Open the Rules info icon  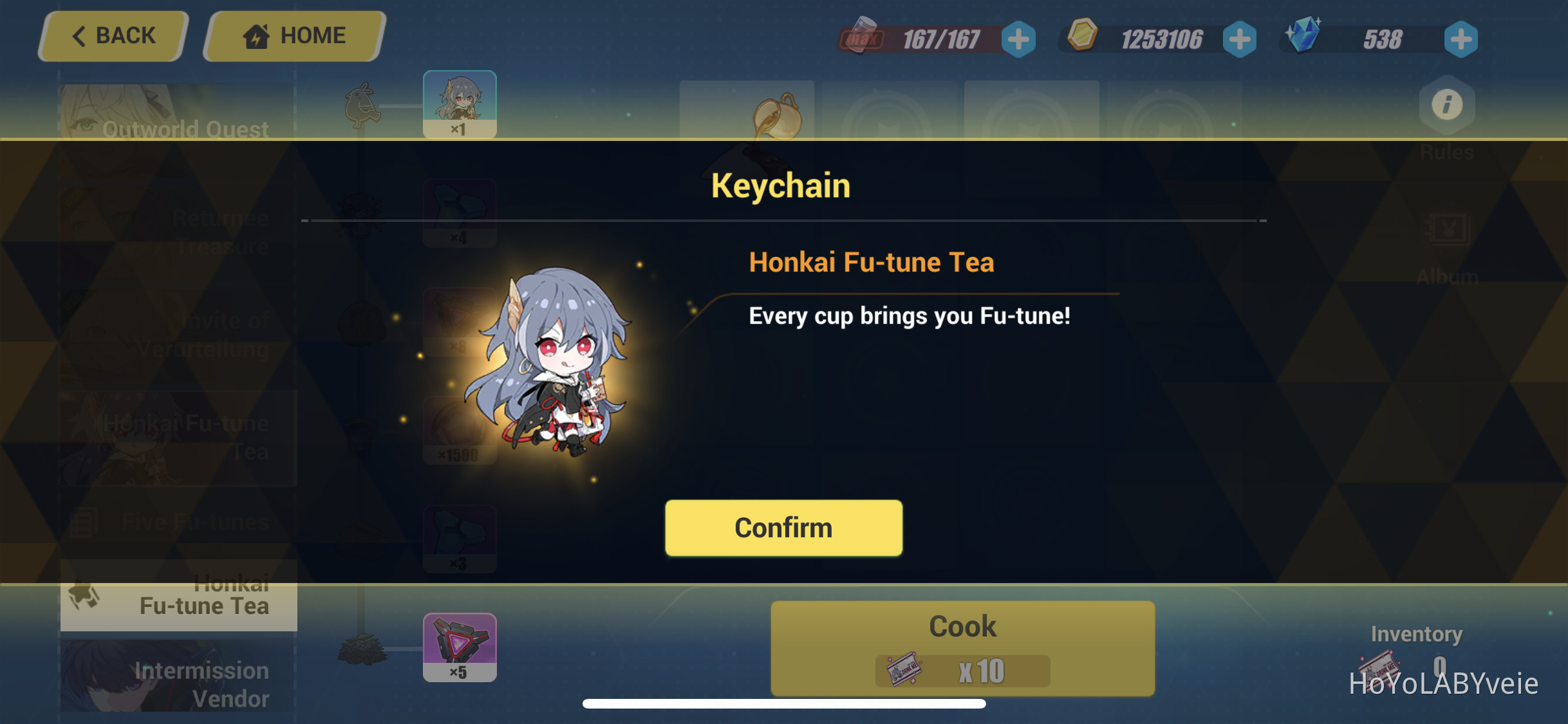pyautogui.click(x=1448, y=105)
